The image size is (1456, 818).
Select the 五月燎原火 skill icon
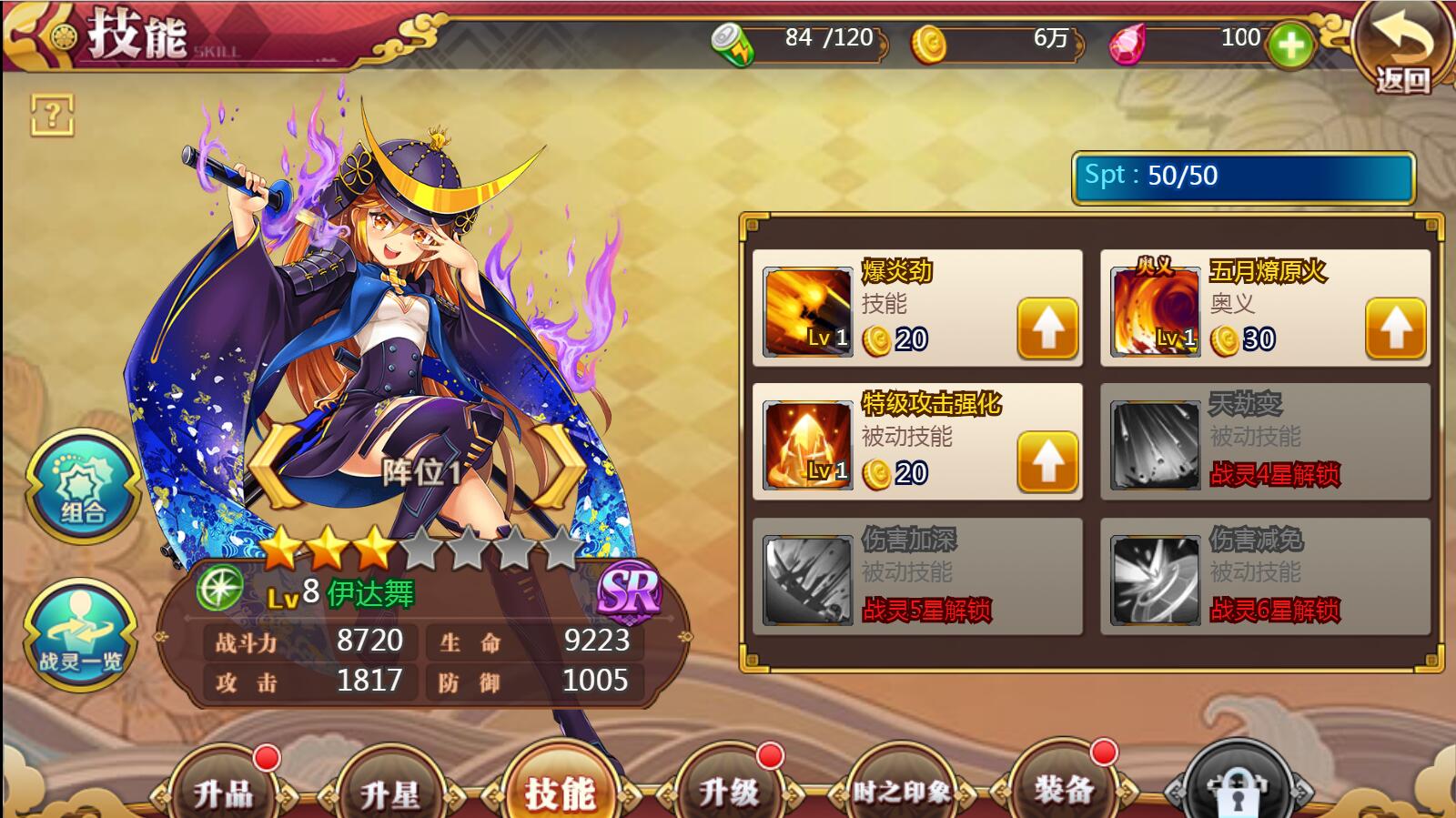tap(1155, 311)
